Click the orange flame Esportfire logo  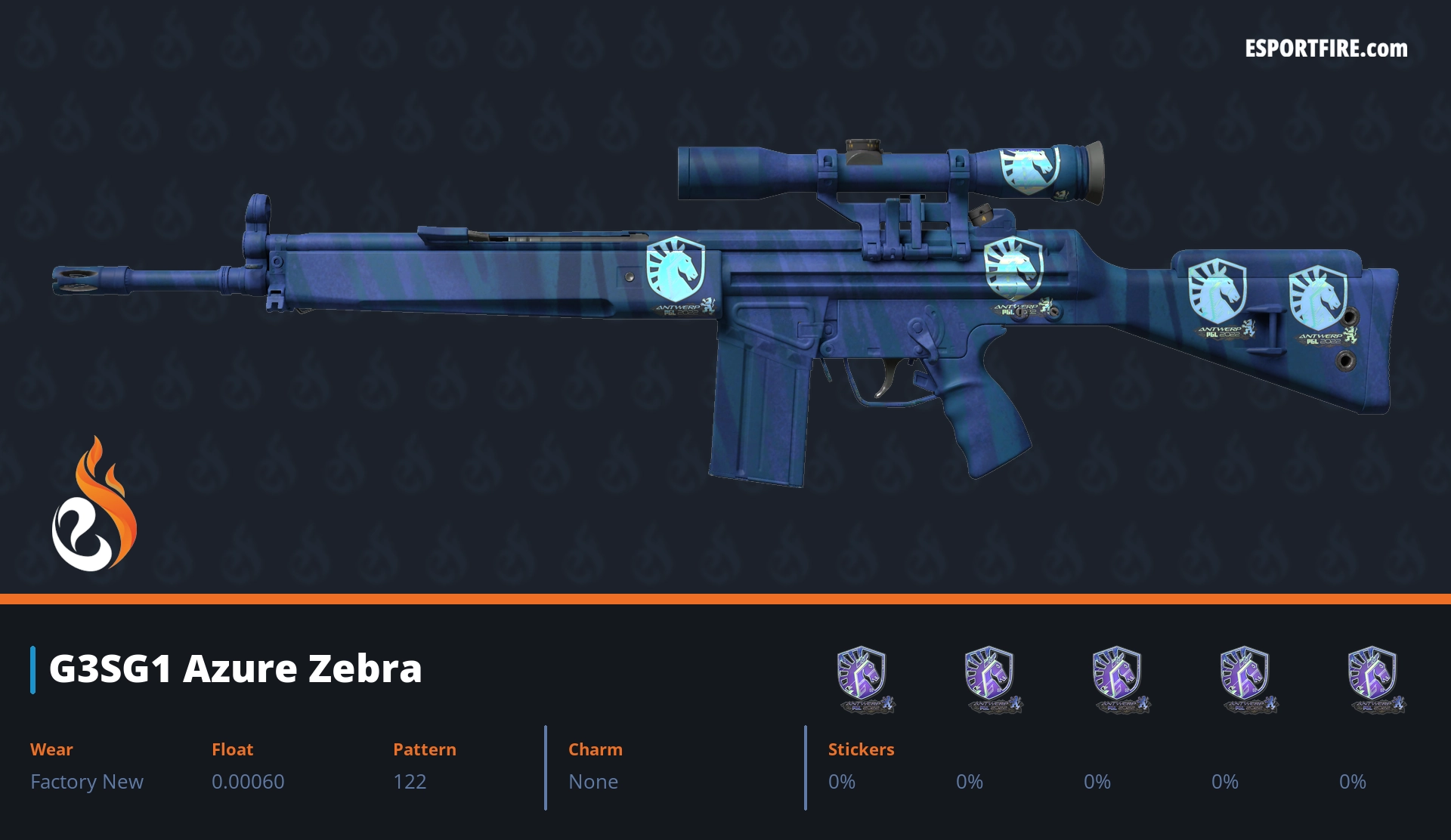tap(94, 505)
